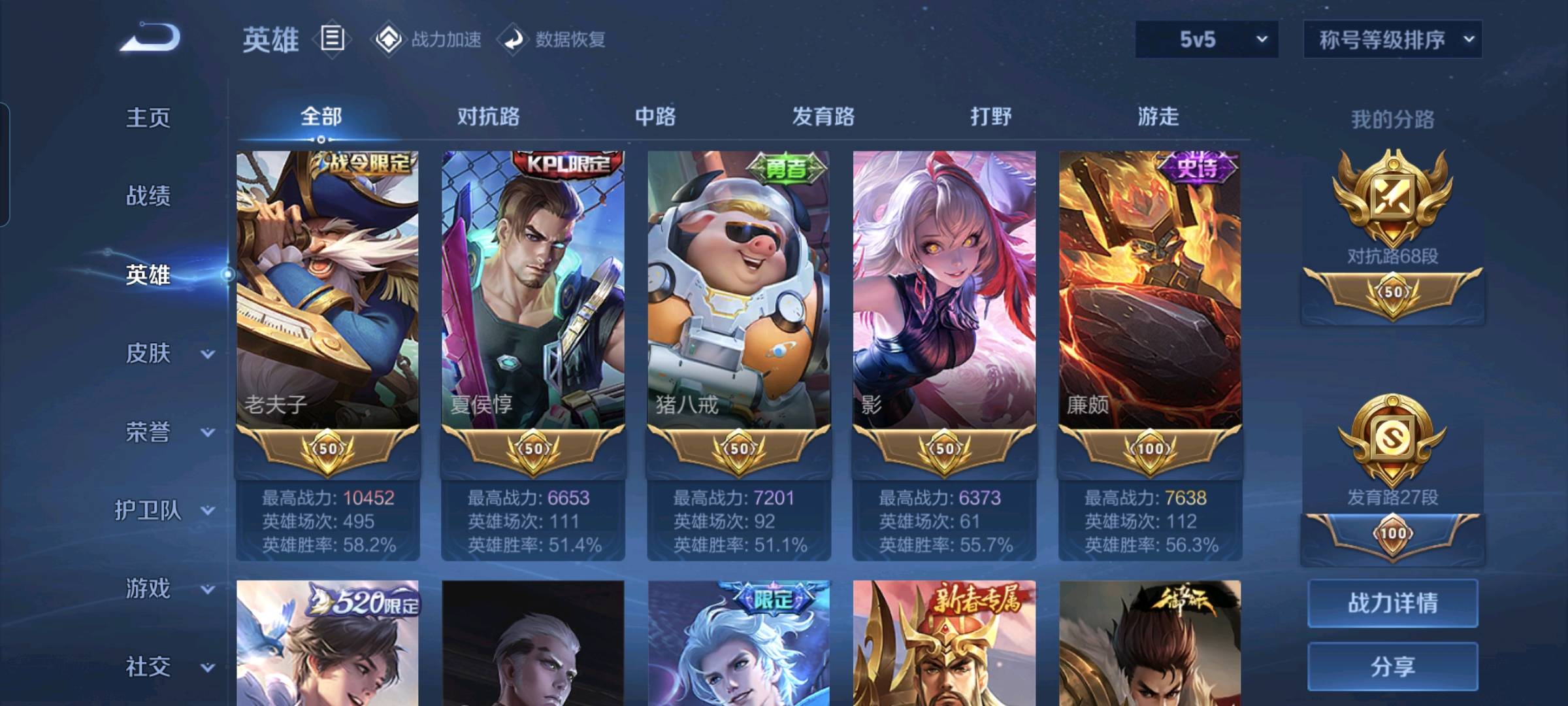This screenshot has height=706, width=1568.
Task: Click the 战力详情 button
Action: click(x=1392, y=603)
